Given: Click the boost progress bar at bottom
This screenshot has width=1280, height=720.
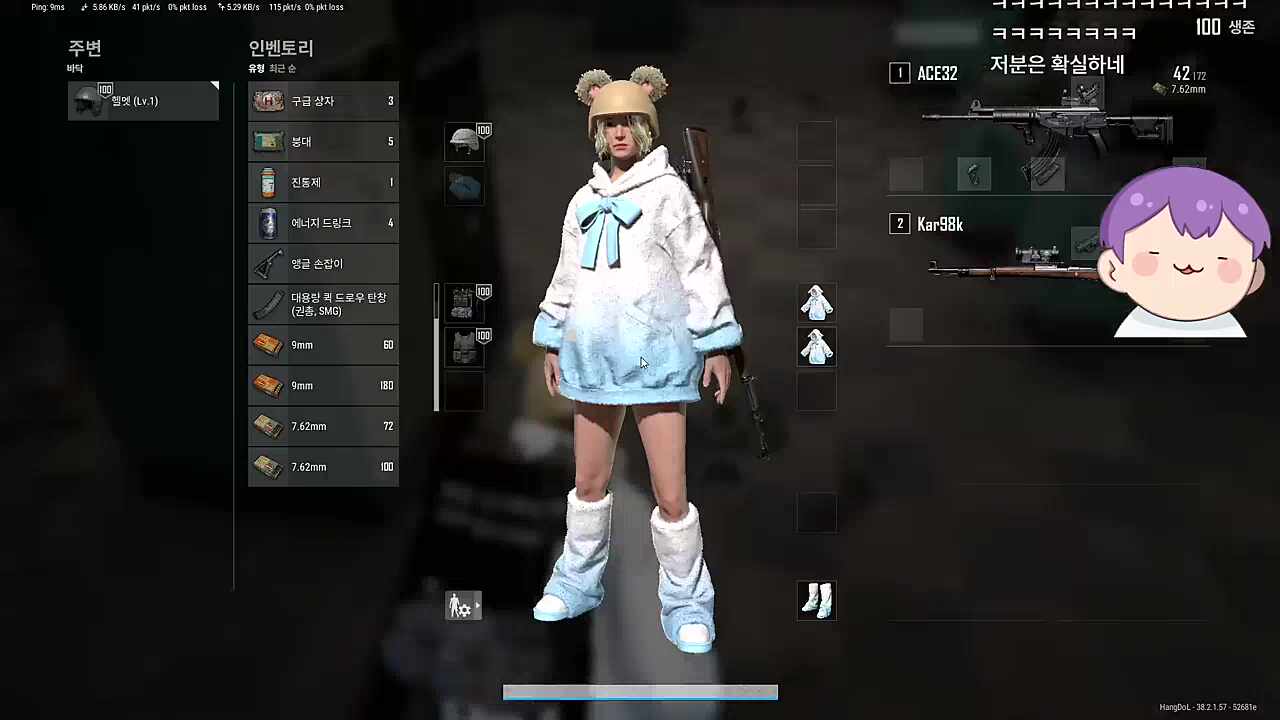Looking at the screenshot, I should (640, 692).
